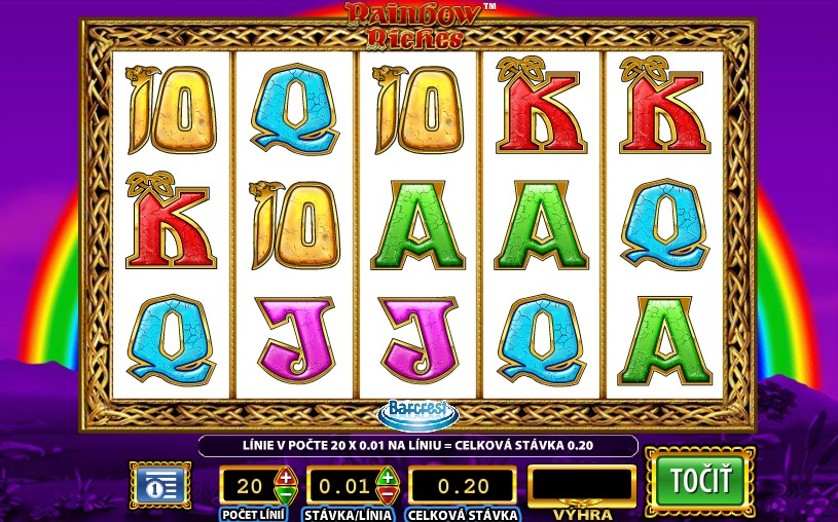Image resolution: width=838 pixels, height=522 pixels.
Task: Raise the bet per line (Stávka/Línia)
Action: (387, 476)
